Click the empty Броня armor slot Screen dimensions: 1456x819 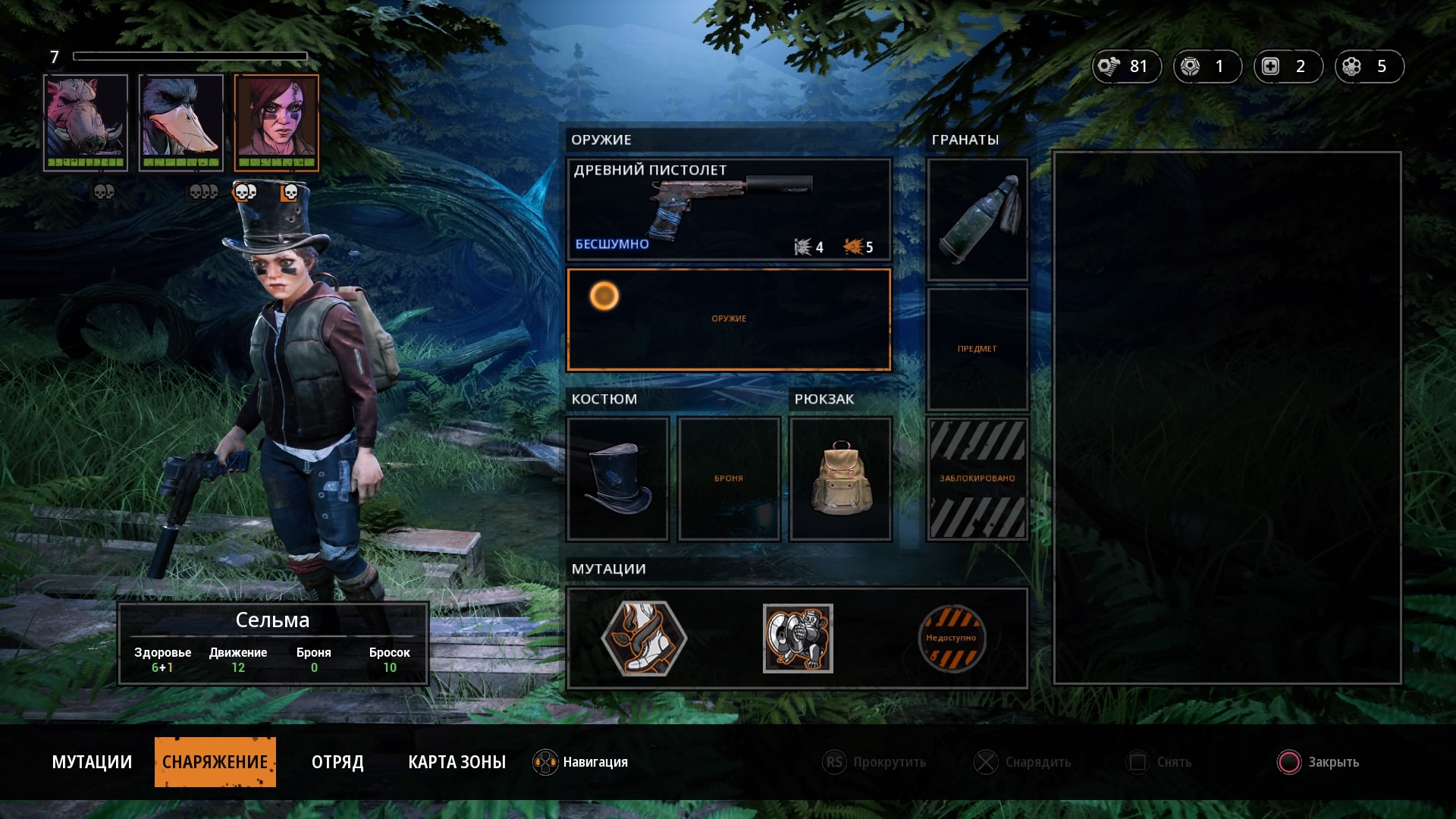tap(729, 479)
